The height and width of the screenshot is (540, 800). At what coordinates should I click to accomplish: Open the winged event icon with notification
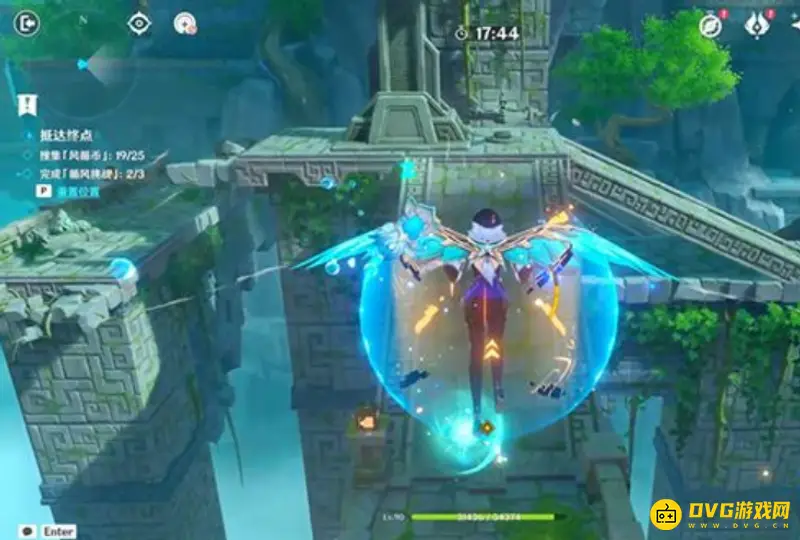click(757, 26)
